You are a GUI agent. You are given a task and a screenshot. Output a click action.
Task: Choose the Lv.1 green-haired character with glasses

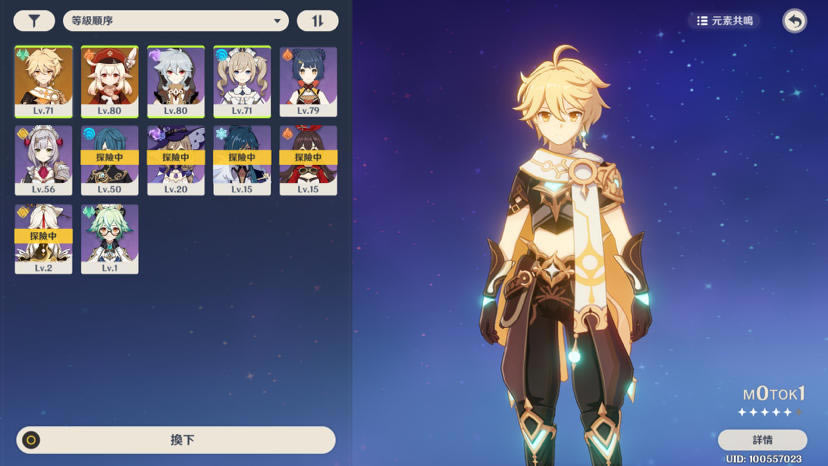[x=109, y=239]
